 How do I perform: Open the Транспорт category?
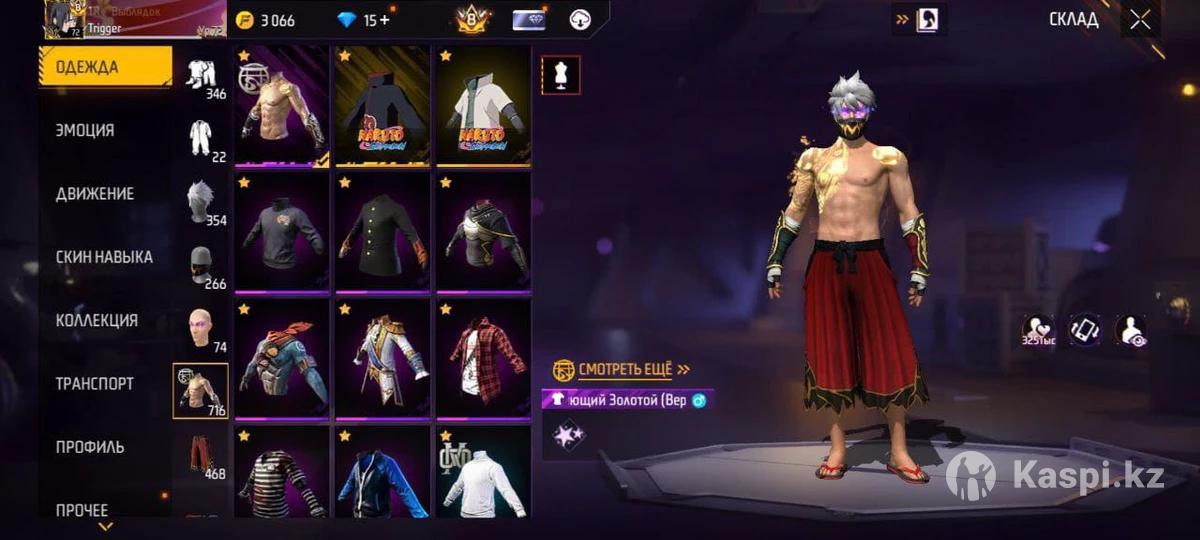[x=95, y=384]
